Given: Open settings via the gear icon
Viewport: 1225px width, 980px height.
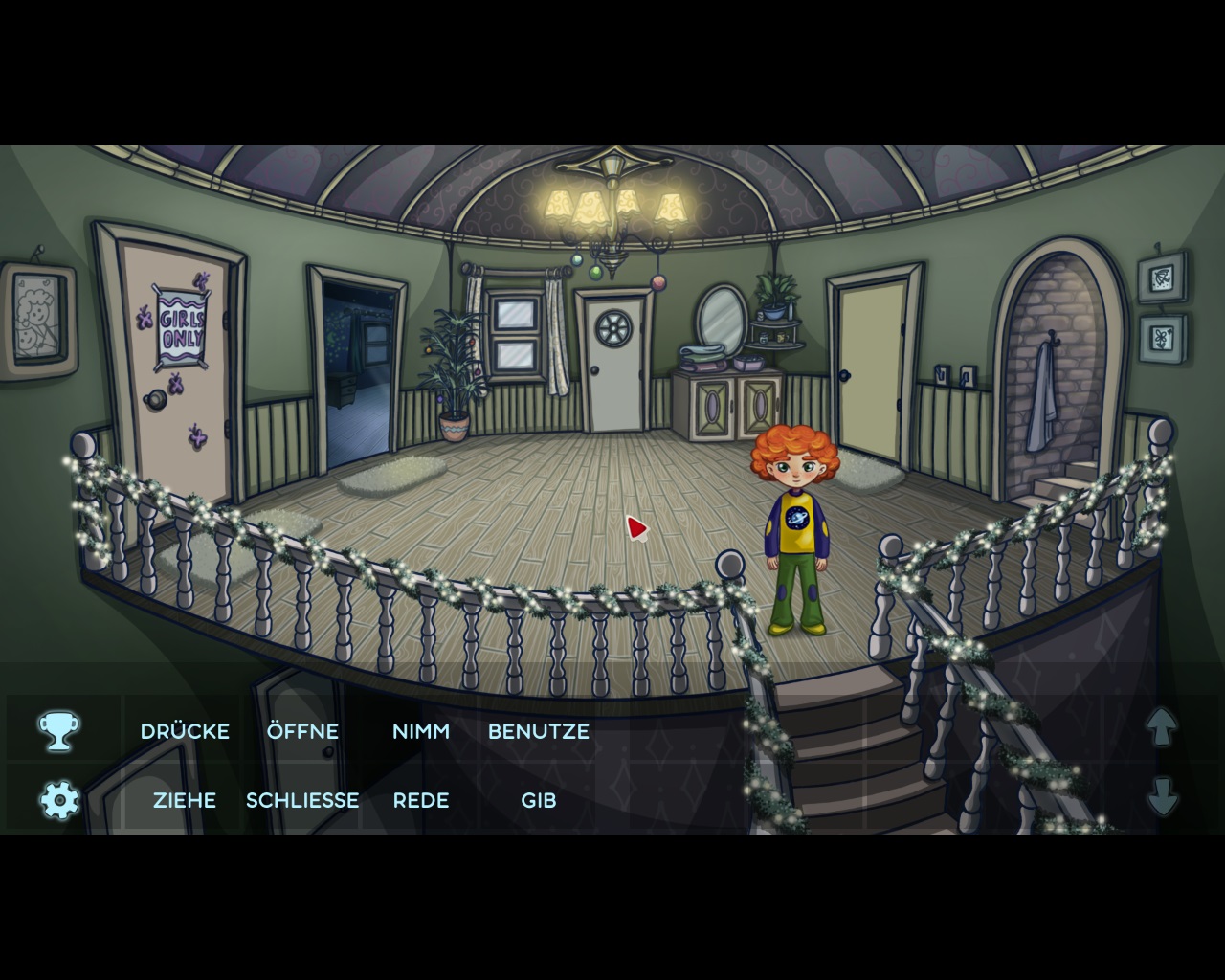Looking at the screenshot, I should [59, 799].
